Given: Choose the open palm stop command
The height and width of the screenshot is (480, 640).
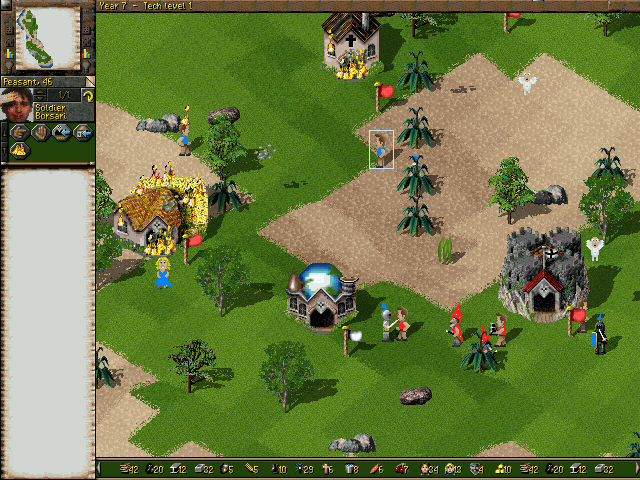Looking at the screenshot, I should (x=40, y=132).
